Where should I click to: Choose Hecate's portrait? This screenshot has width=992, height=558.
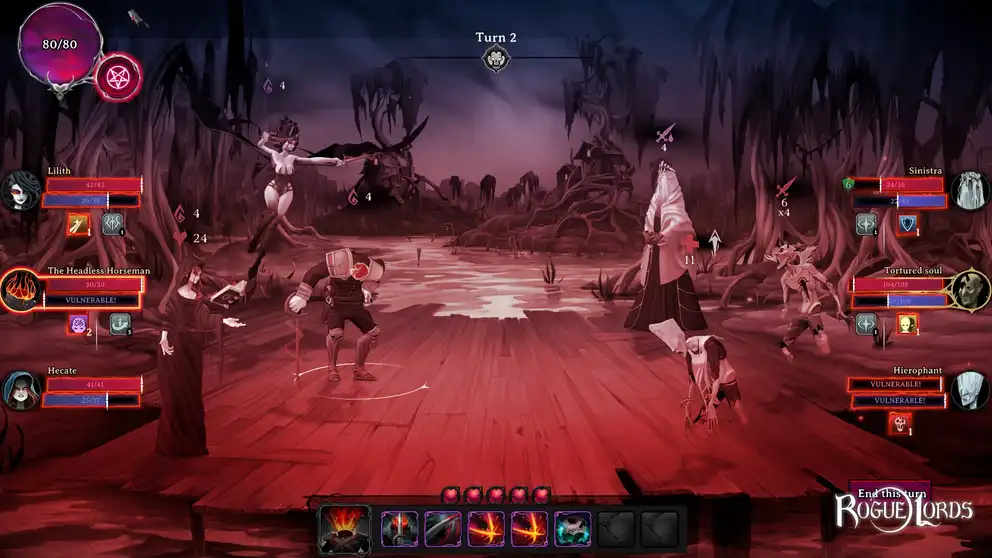tap(21, 390)
